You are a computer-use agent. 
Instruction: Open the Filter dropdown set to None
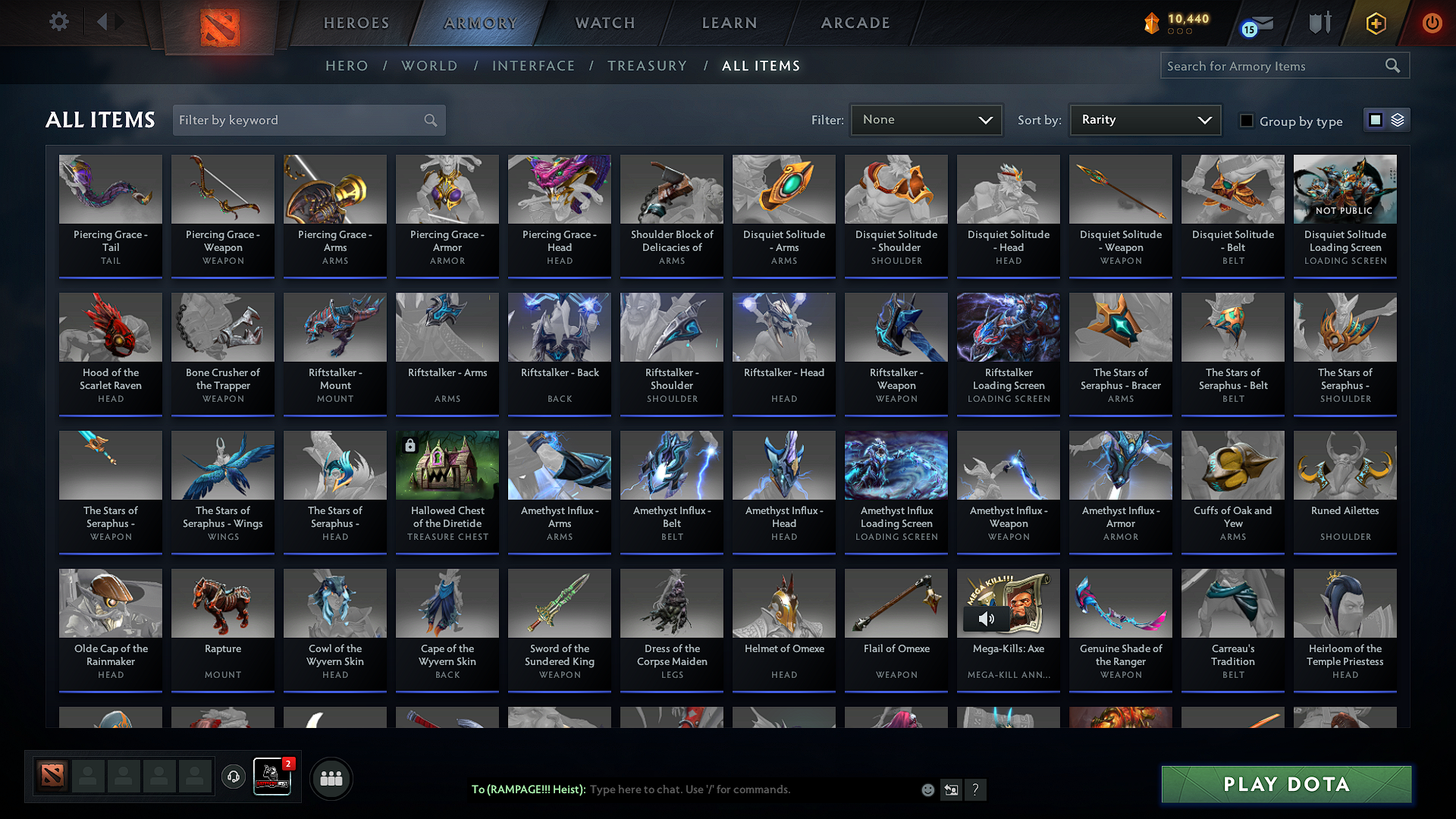926,120
